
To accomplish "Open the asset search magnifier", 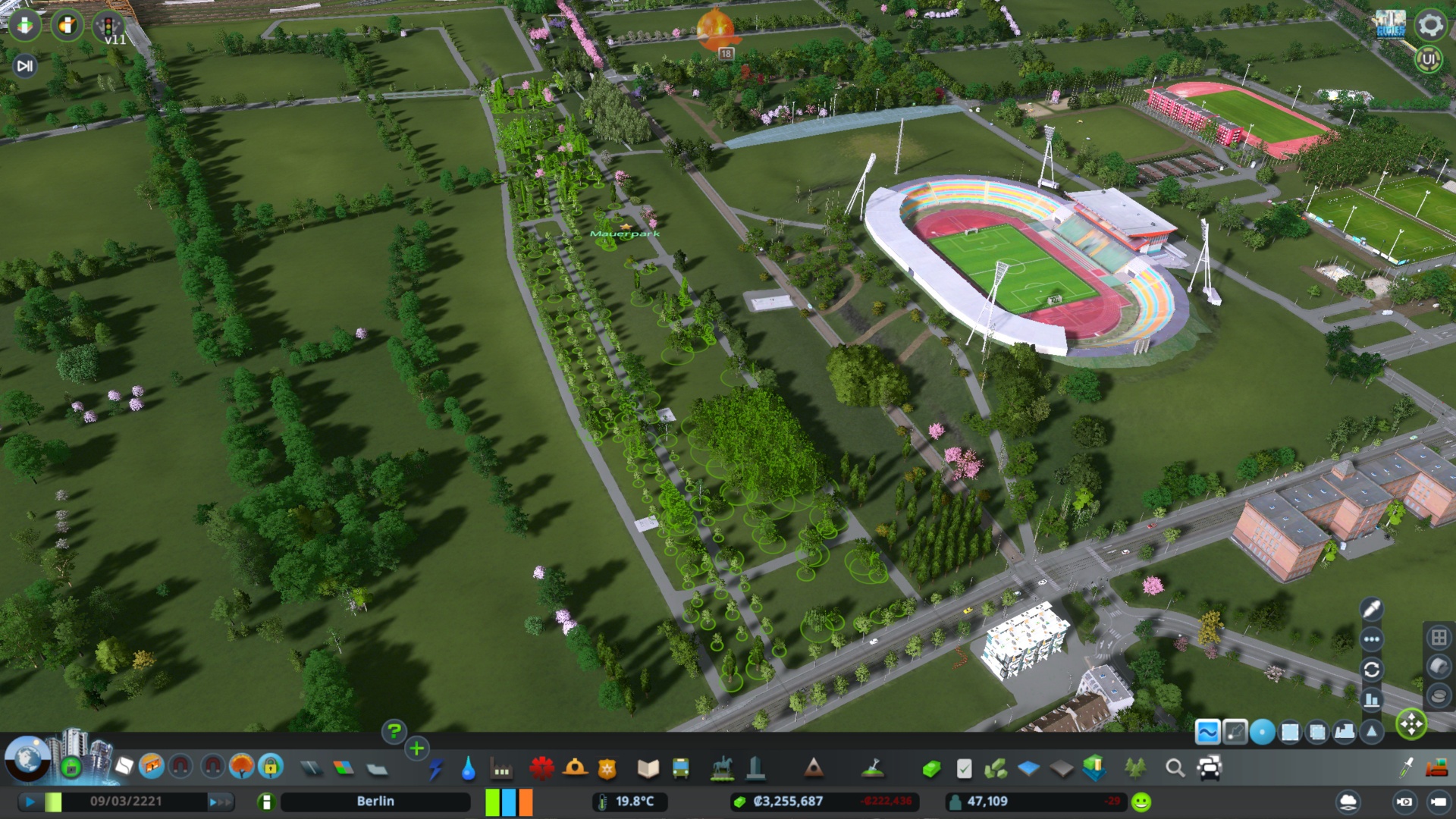I will pos(1174,767).
